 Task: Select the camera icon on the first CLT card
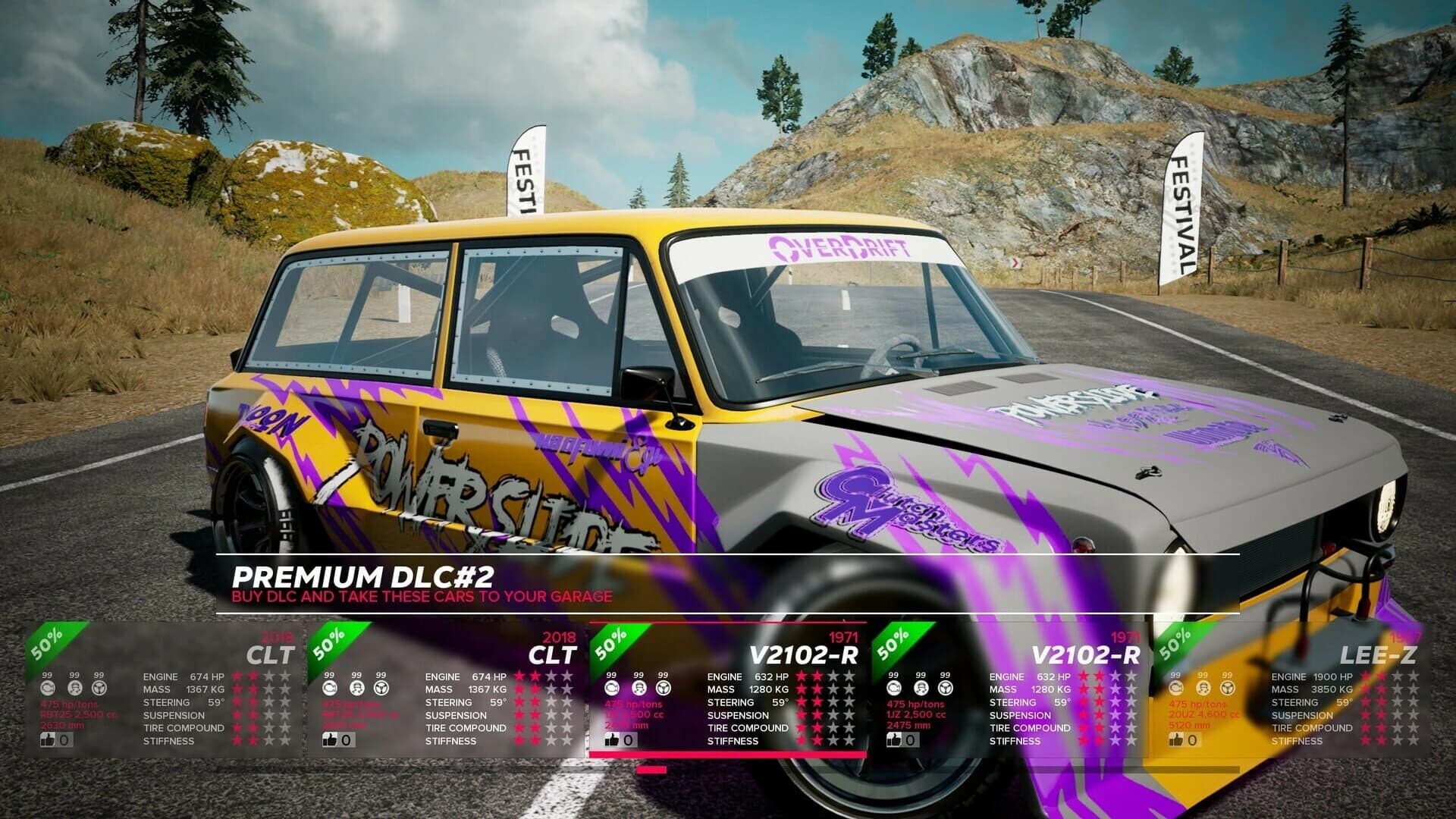pyautogui.click(x=47, y=689)
